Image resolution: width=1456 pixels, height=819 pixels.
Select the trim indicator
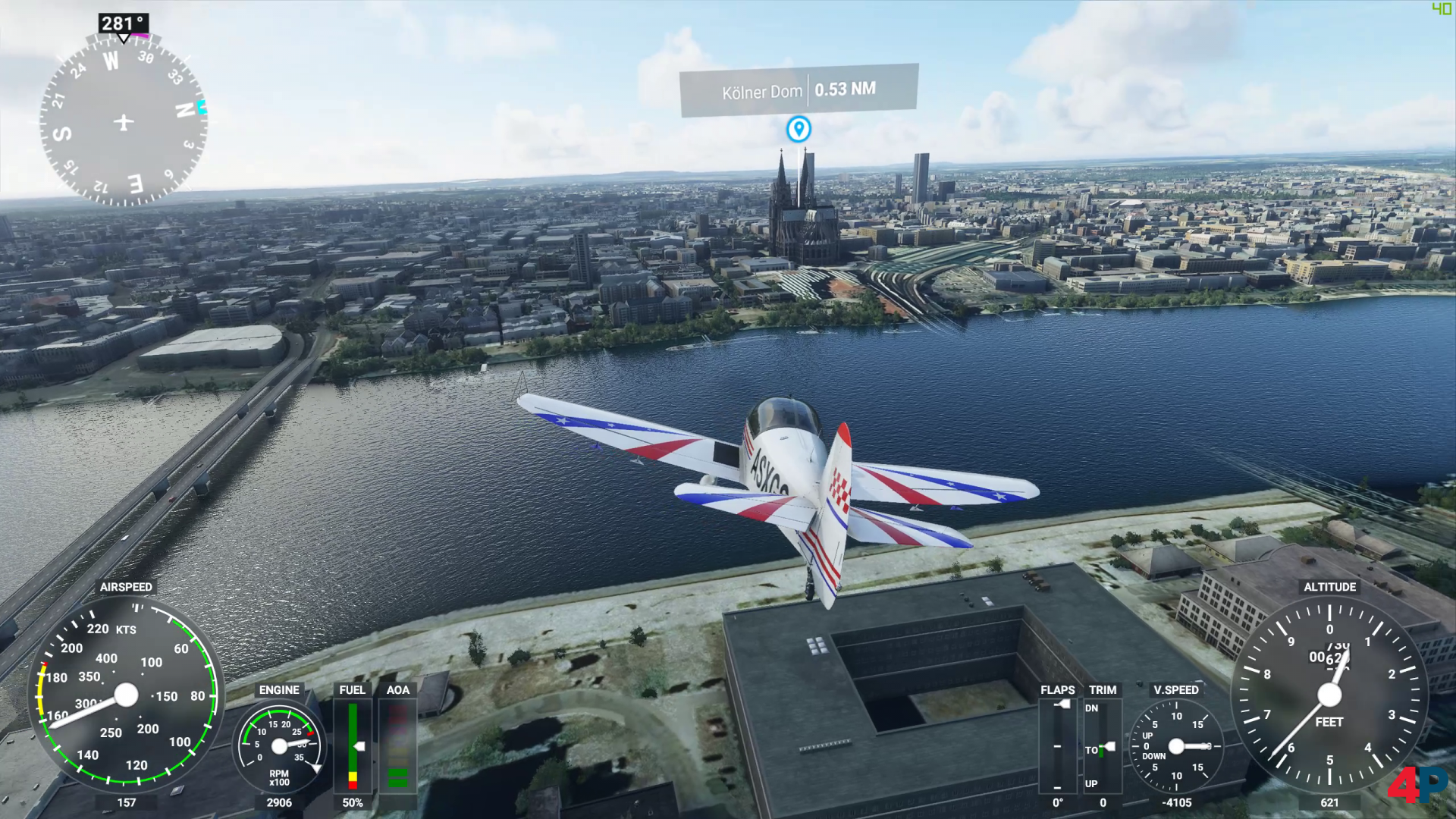click(x=1103, y=746)
